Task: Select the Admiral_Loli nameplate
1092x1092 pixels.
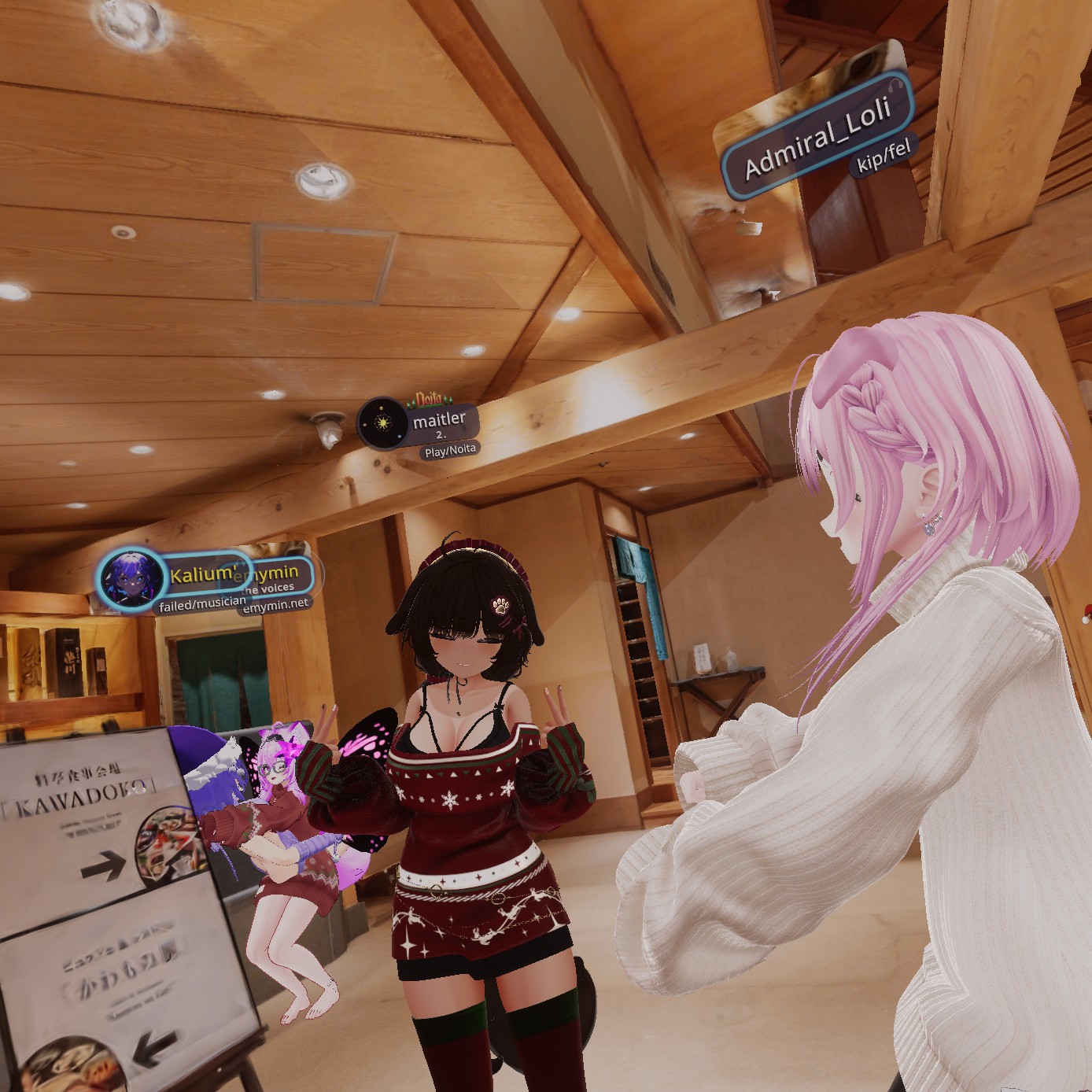Action: (x=817, y=138)
